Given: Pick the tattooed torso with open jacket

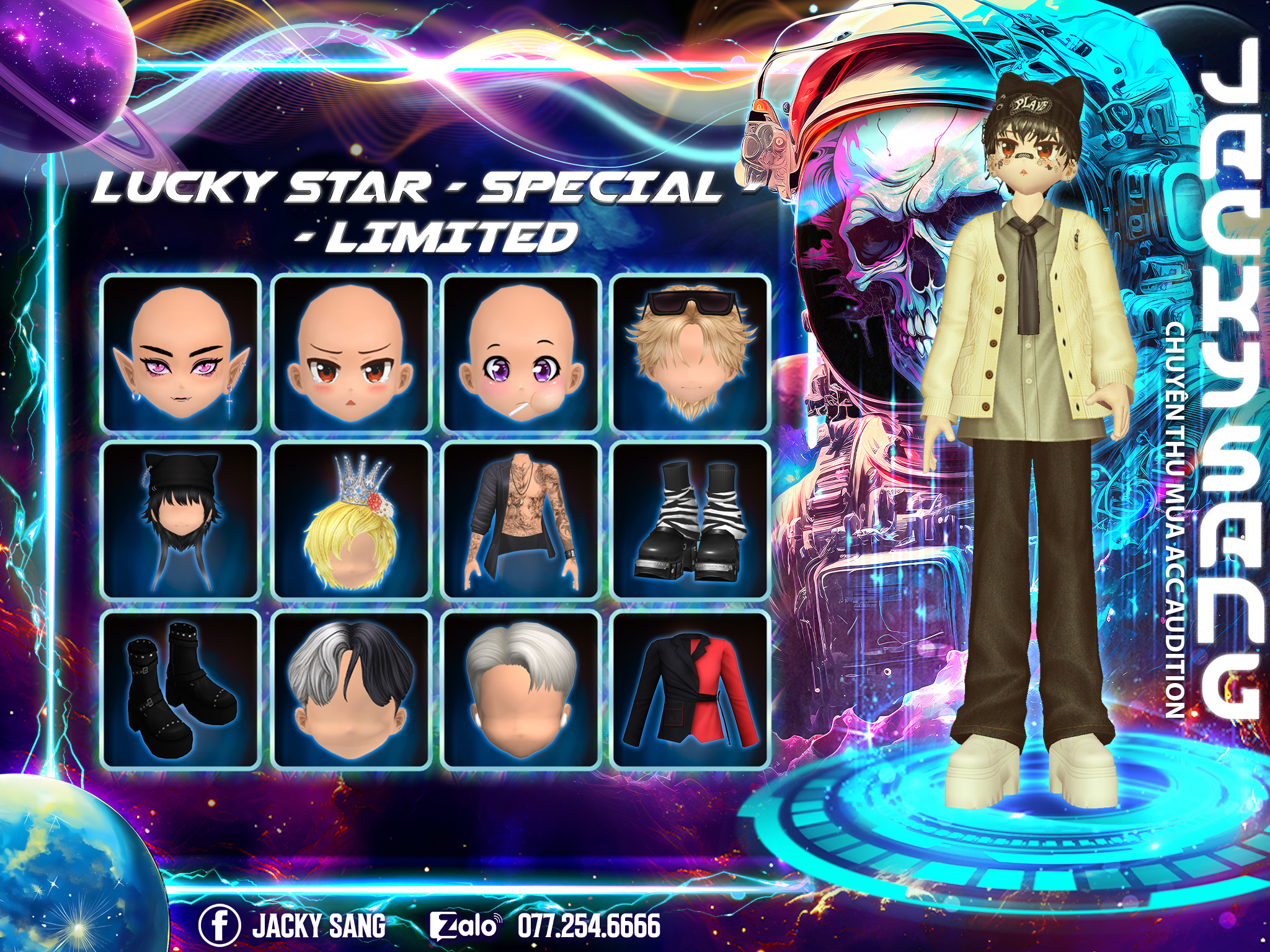Looking at the screenshot, I should click(x=521, y=522).
